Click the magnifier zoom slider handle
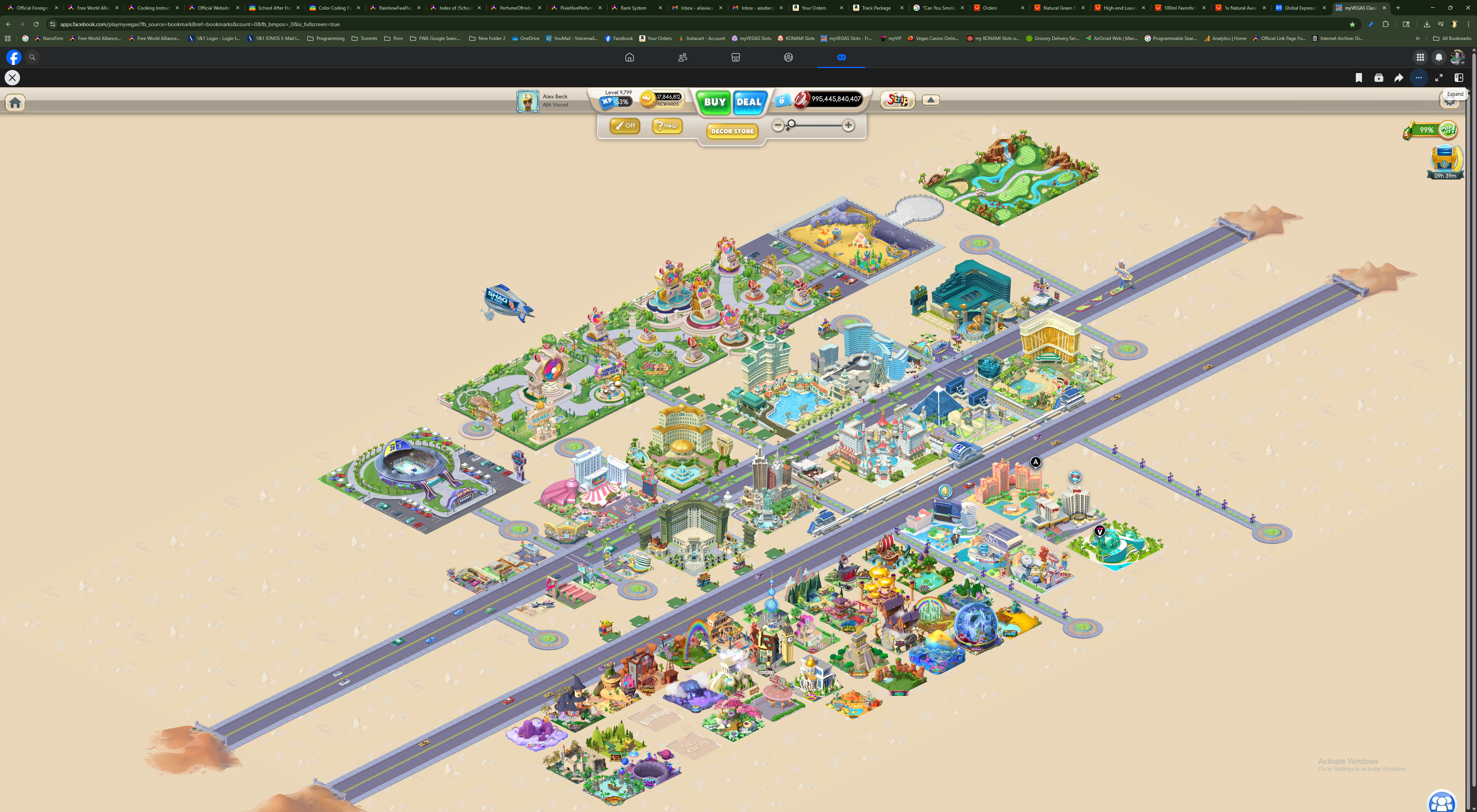This screenshot has width=1477, height=812. (791, 124)
